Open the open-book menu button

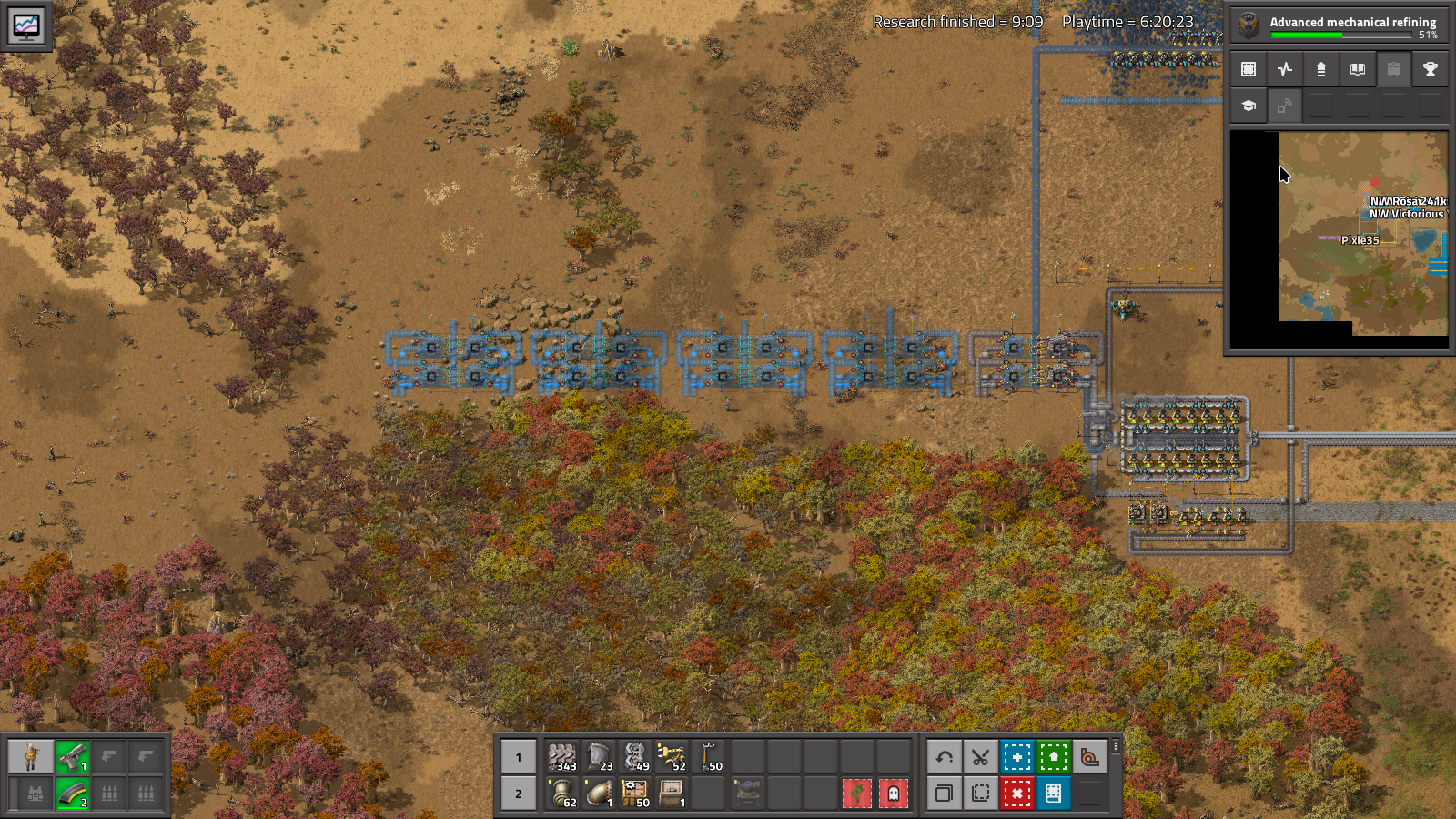click(1357, 69)
